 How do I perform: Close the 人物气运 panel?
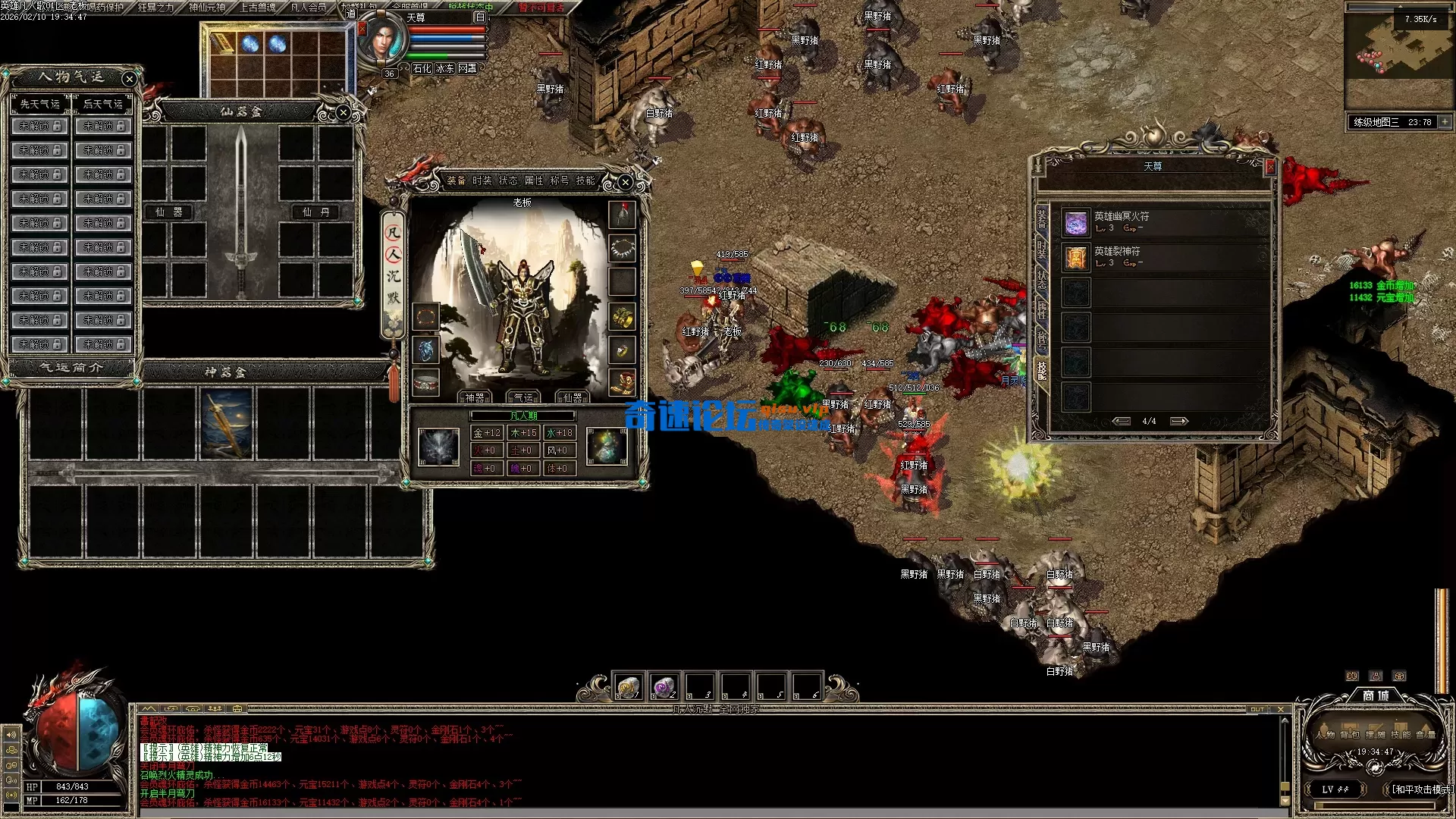pos(130,79)
